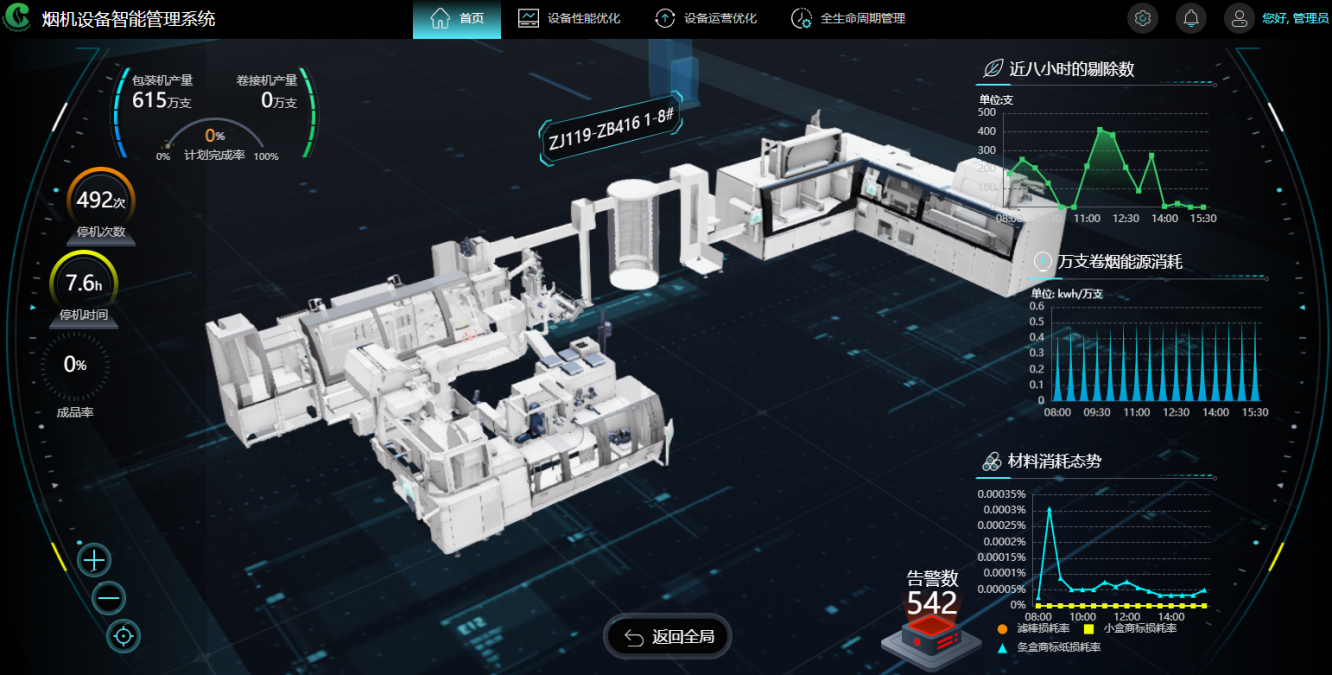Go to the 全生命周期管理 tab

click(x=848, y=19)
